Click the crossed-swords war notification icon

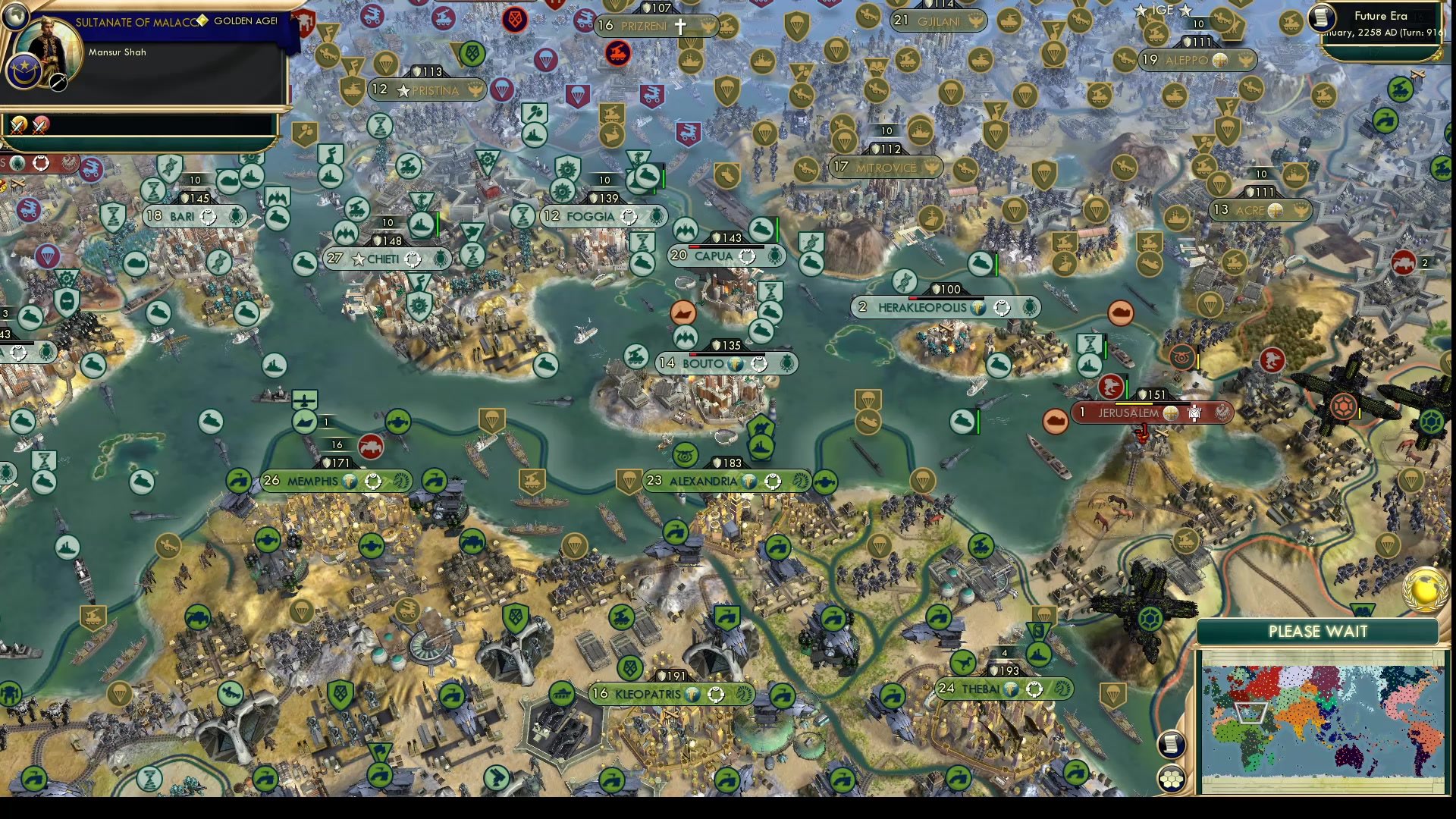pyautogui.click(x=18, y=125)
